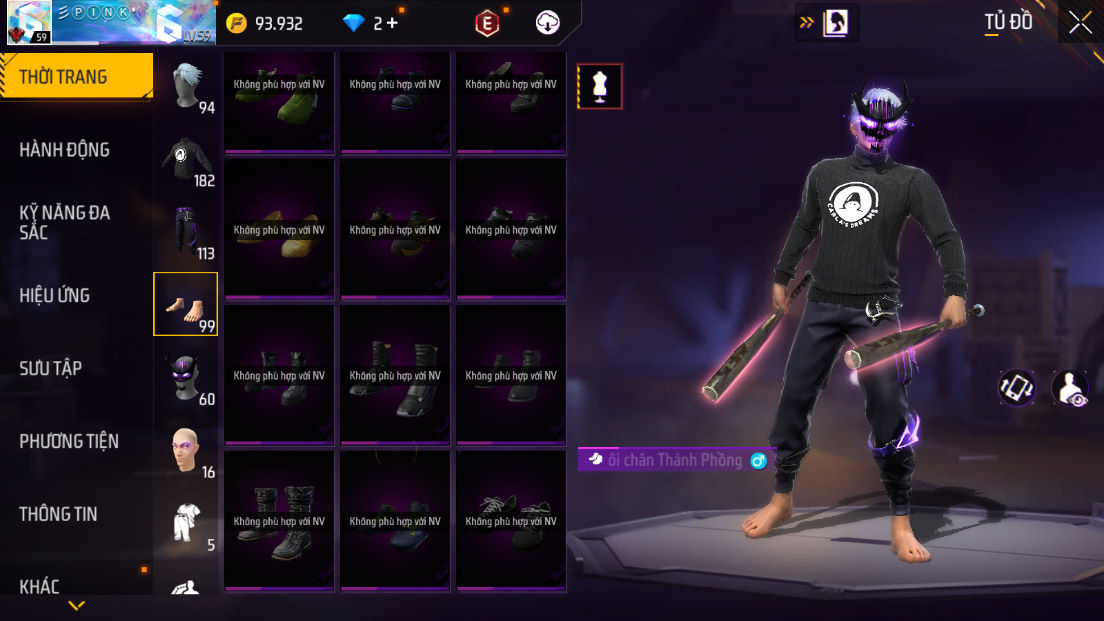Select the Hiệu Ứng menu entry
This screenshot has height=621, width=1104.
[55, 295]
